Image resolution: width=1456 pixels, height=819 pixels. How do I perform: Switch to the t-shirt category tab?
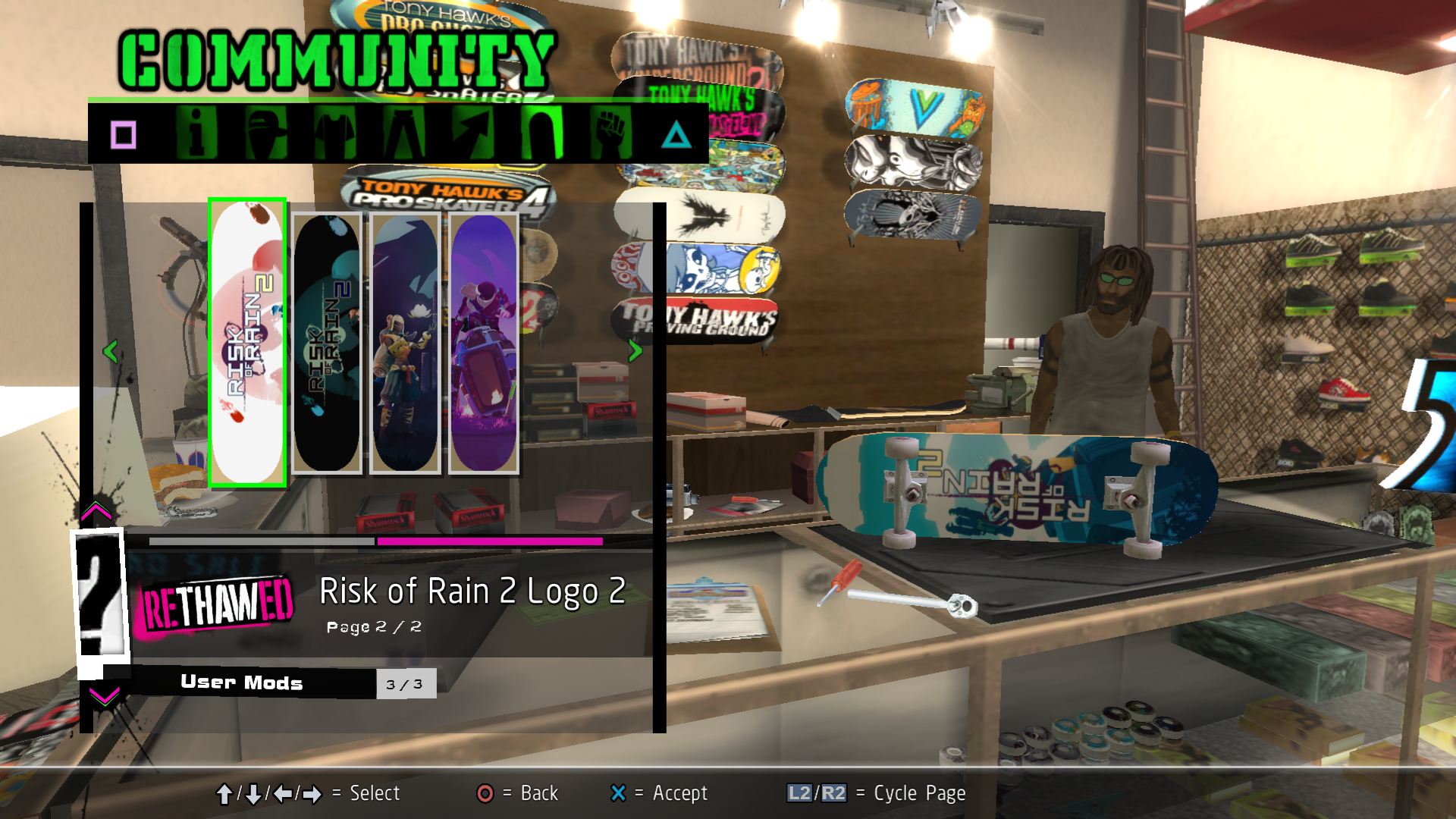pos(334,133)
